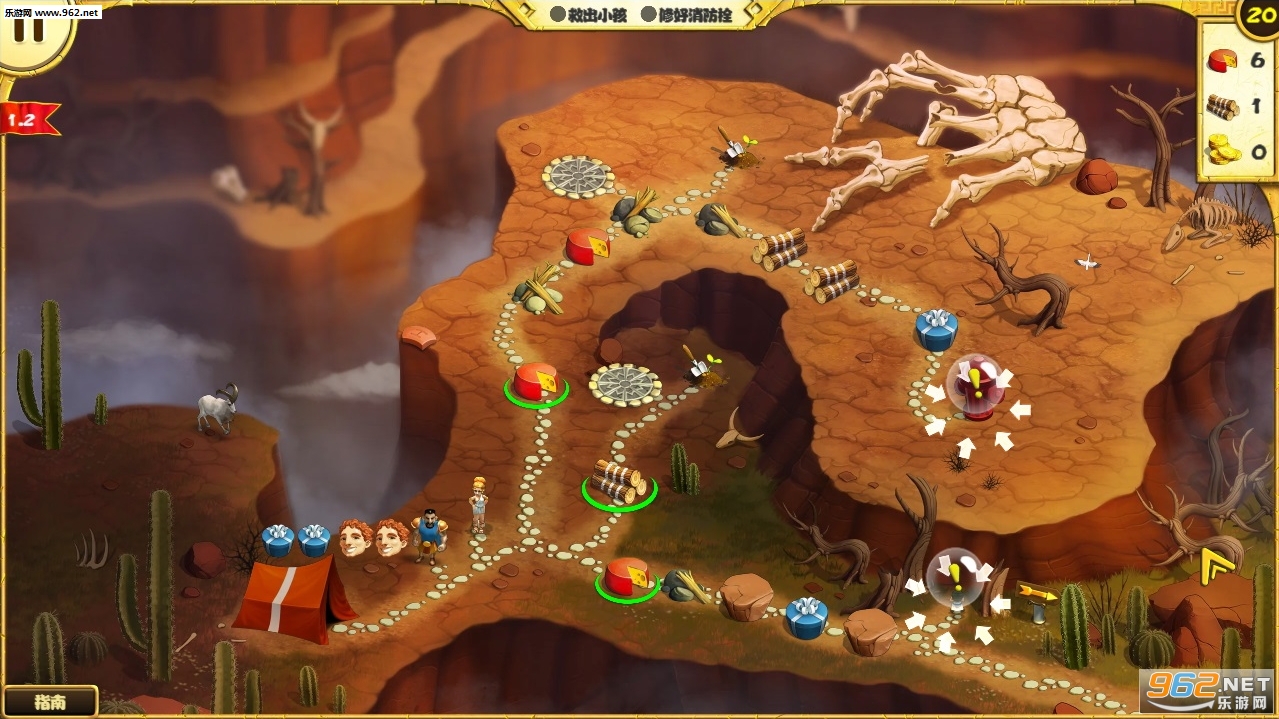The height and width of the screenshot is (719, 1279).
Task: Select the 救出小孩 objective
Action: [x=588, y=15]
